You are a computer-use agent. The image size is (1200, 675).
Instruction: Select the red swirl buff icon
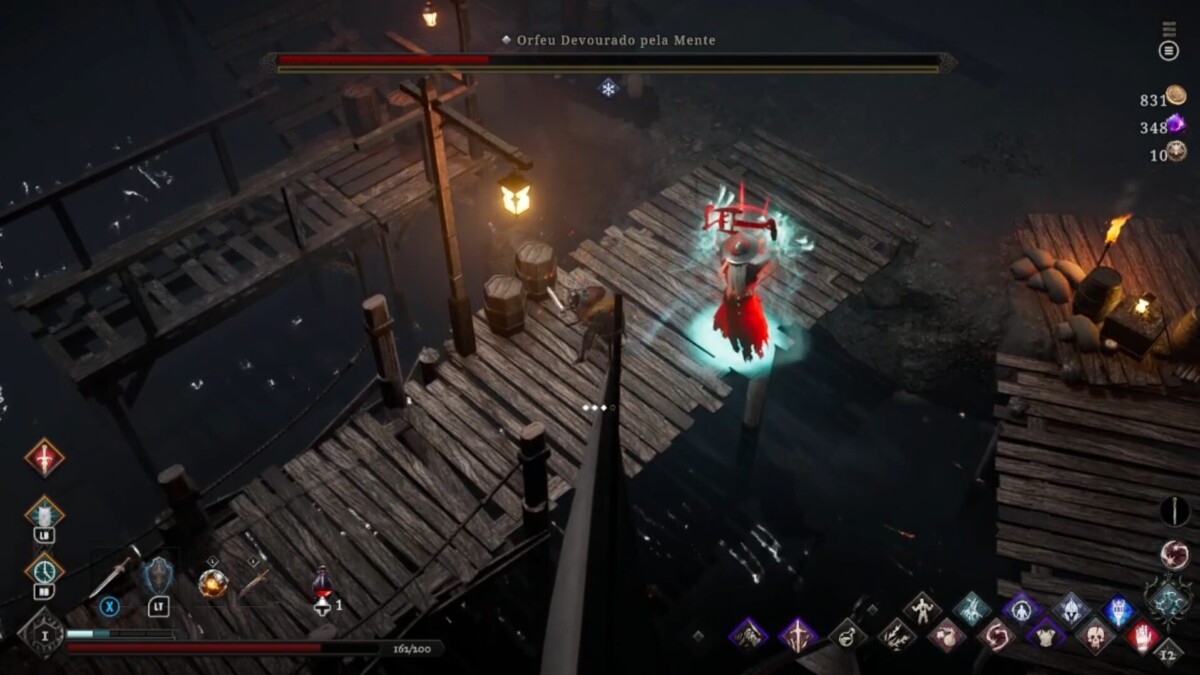(x=995, y=634)
